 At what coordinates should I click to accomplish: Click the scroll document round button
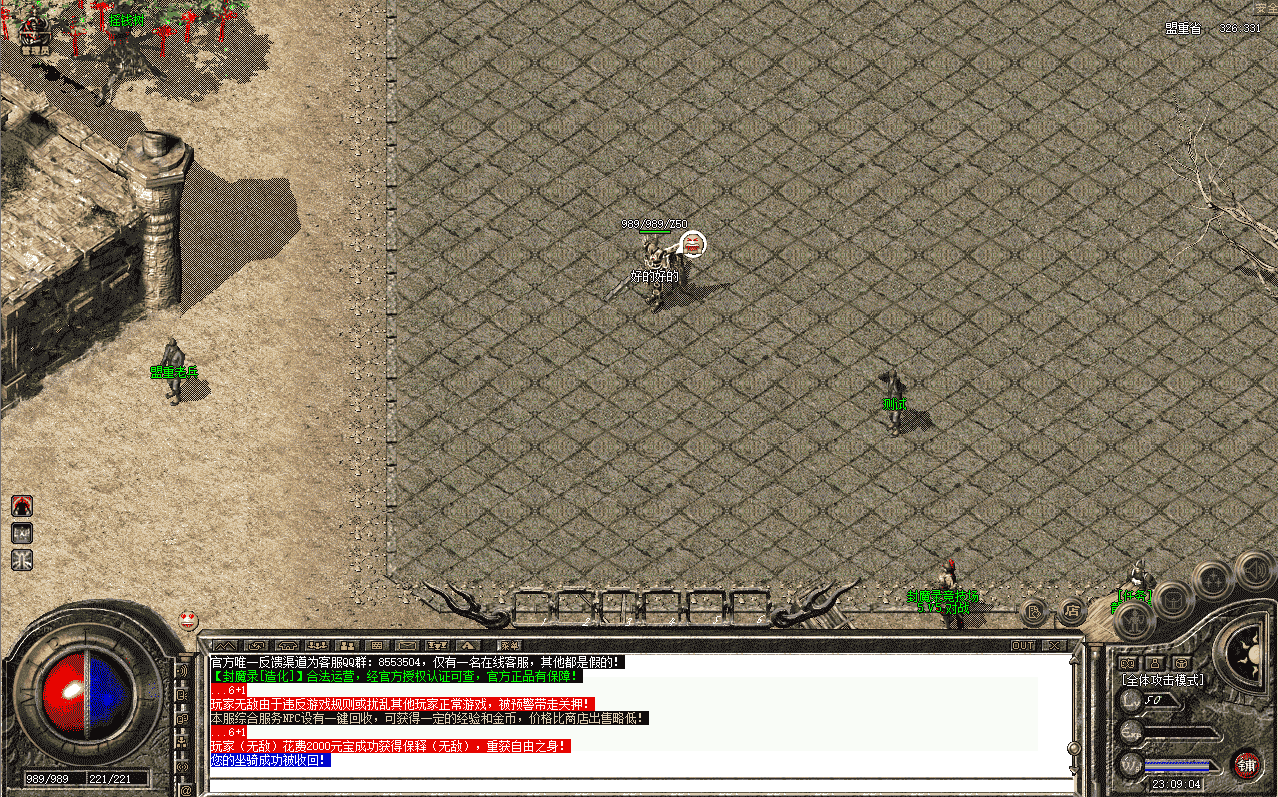tap(1034, 610)
